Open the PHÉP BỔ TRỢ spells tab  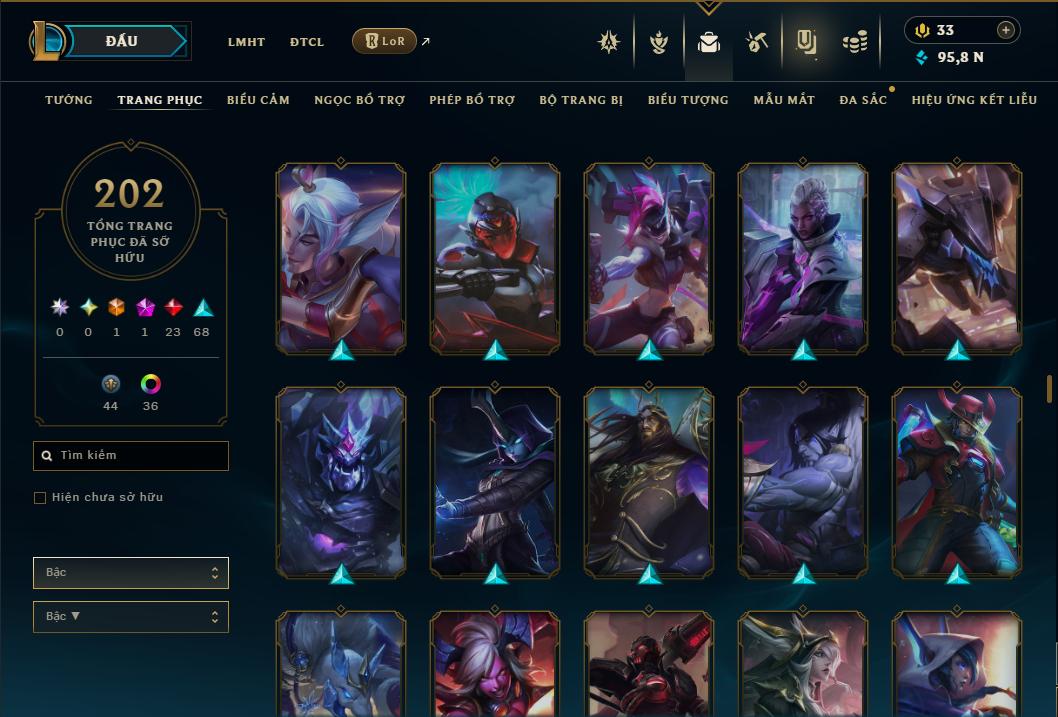point(472,100)
